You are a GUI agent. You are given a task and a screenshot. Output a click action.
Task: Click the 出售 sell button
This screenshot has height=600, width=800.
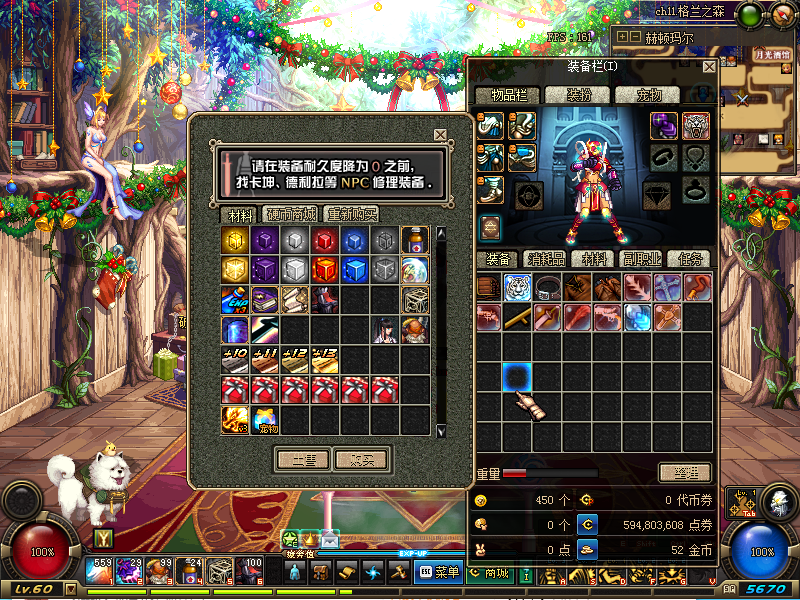click(303, 460)
